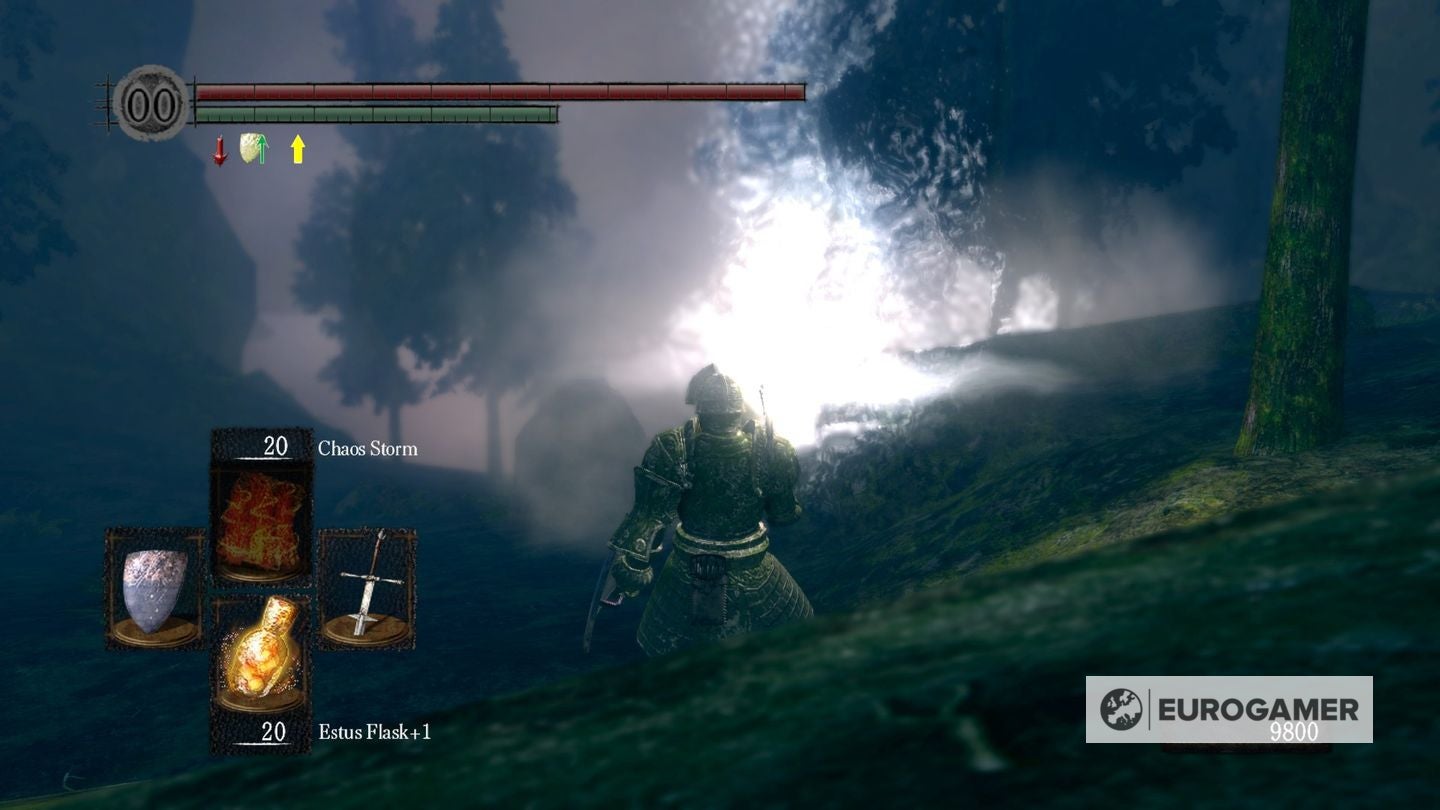This screenshot has height=810, width=1440.
Task: Click the red debuff arrow status icon
Action: (x=218, y=150)
